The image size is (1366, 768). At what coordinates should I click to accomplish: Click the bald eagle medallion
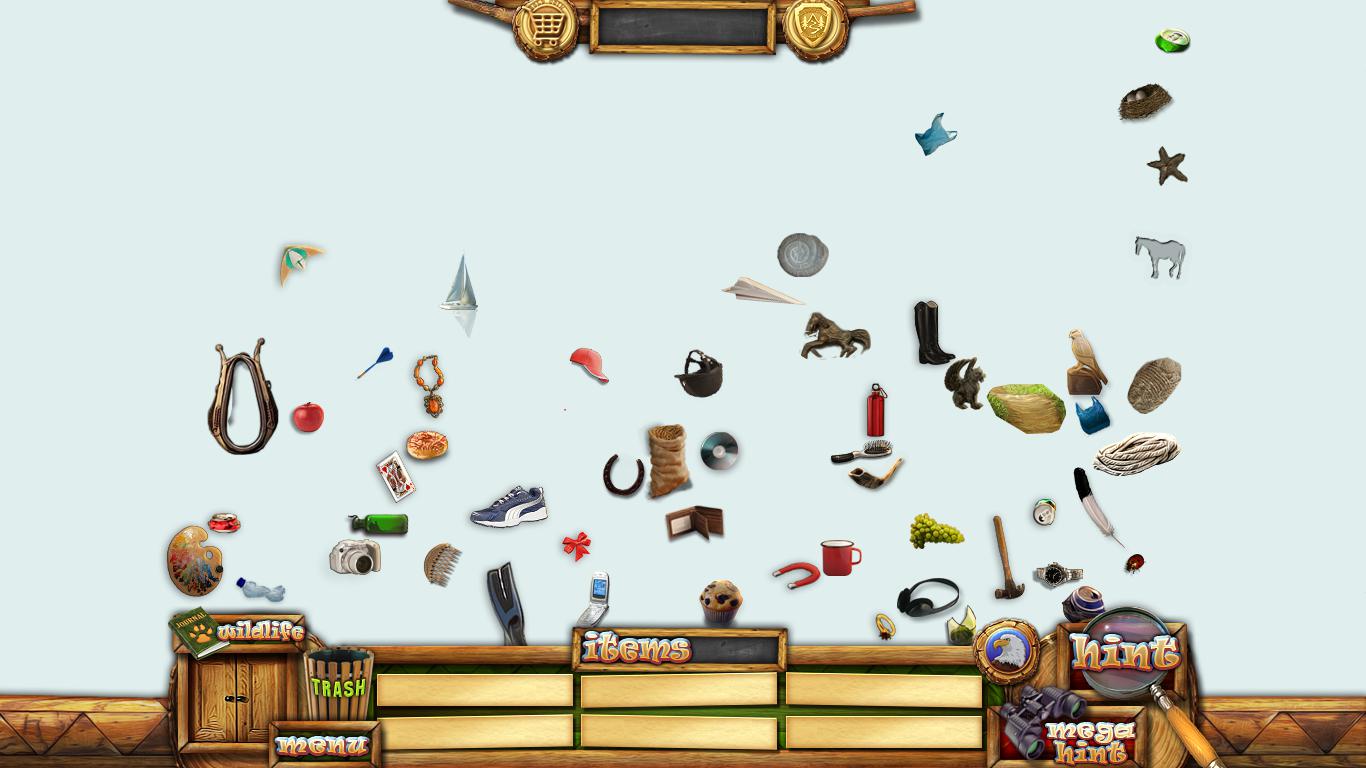pyautogui.click(x=1004, y=651)
